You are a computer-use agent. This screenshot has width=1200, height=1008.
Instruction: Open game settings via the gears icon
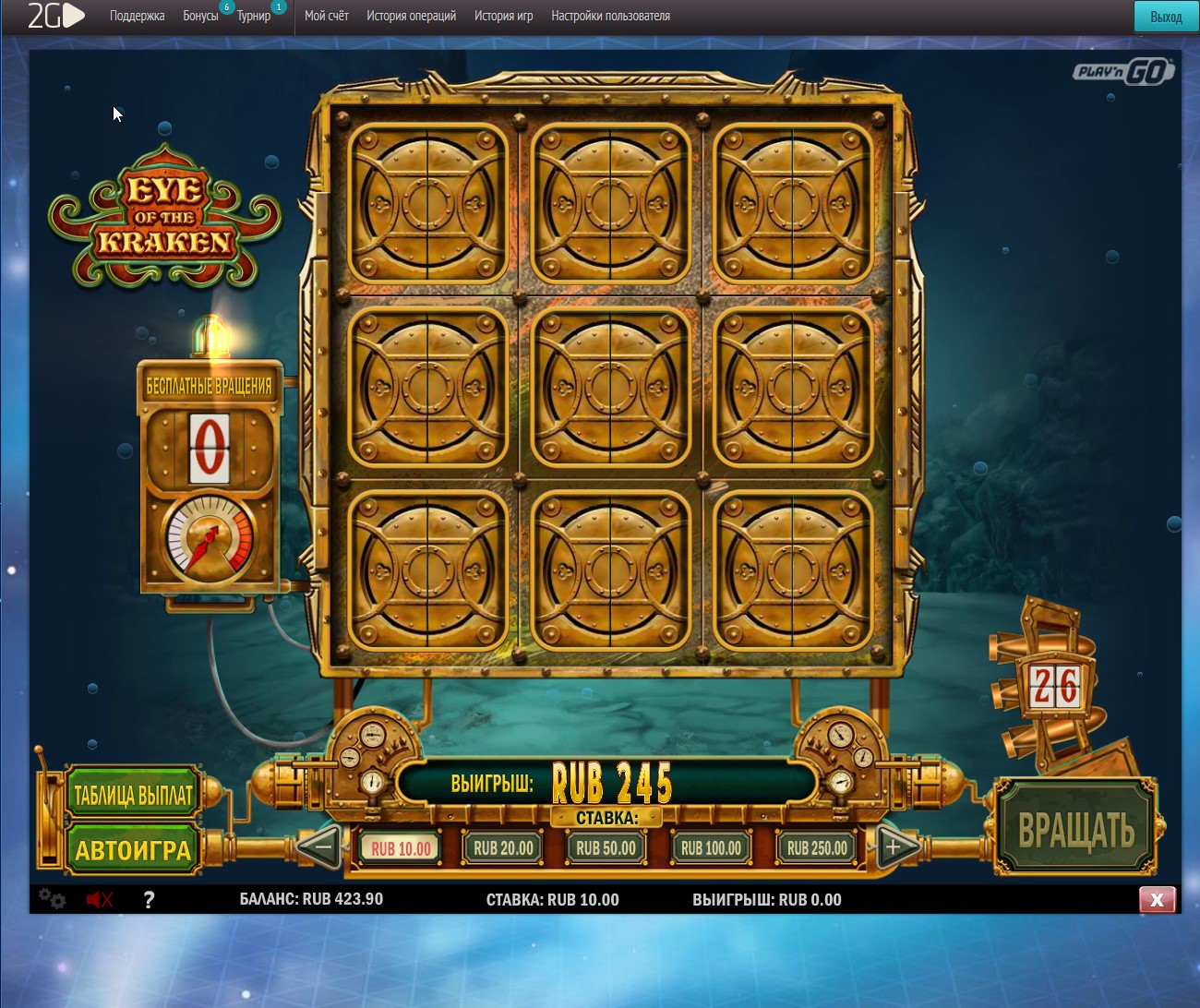[53, 899]
